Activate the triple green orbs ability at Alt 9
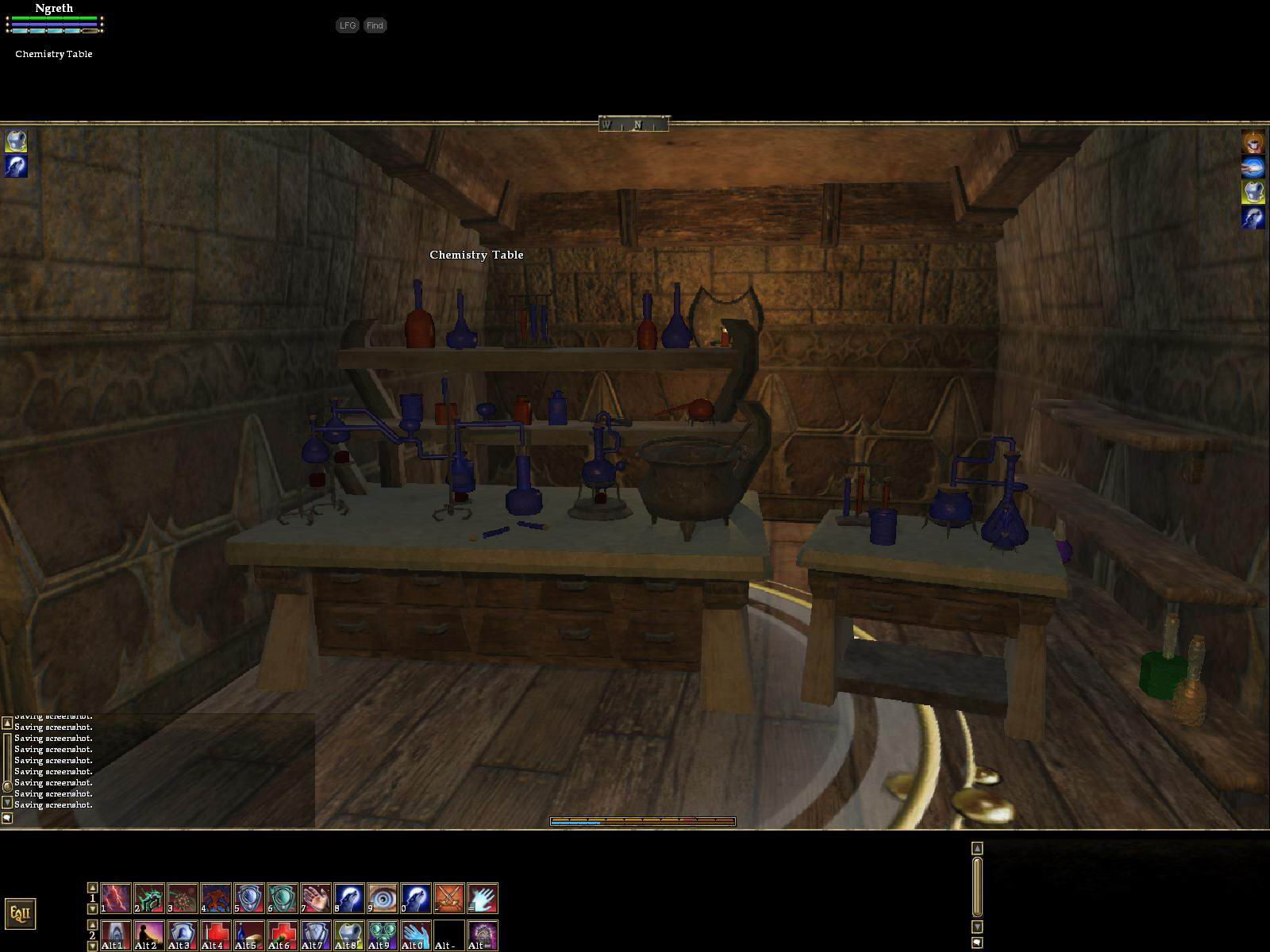1270x952 pixels. 383,935
